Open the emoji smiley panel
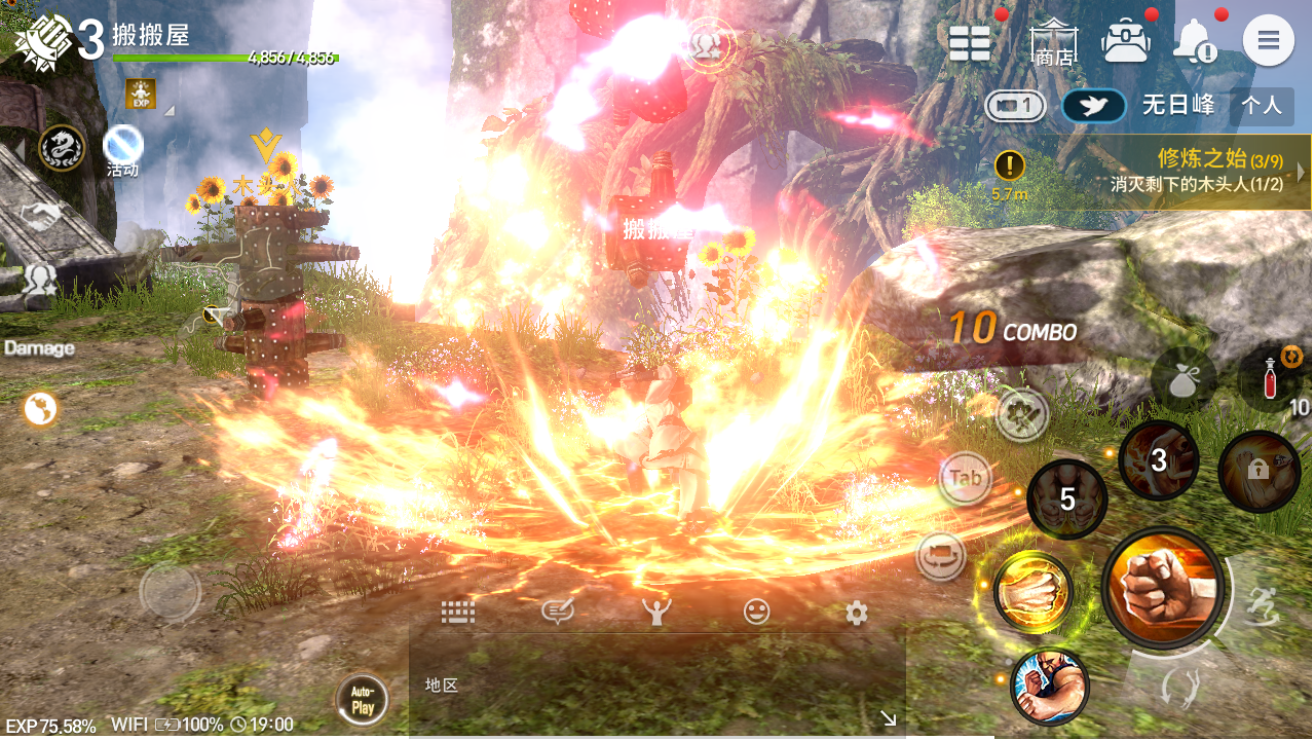Image resolution: width=1312 pixels, height=739 pixels. click(757, 612)
